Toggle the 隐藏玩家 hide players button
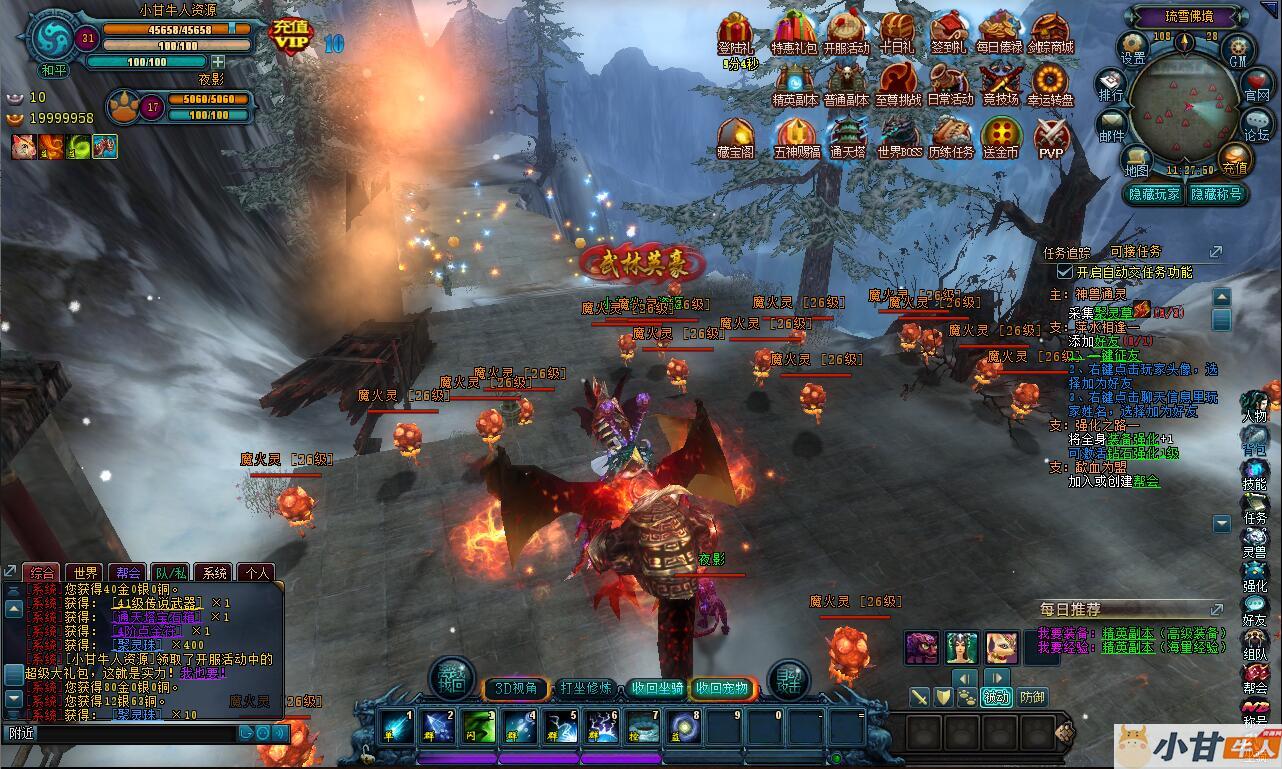This screenshot has width=1282, height=769. pos(1154,194)
